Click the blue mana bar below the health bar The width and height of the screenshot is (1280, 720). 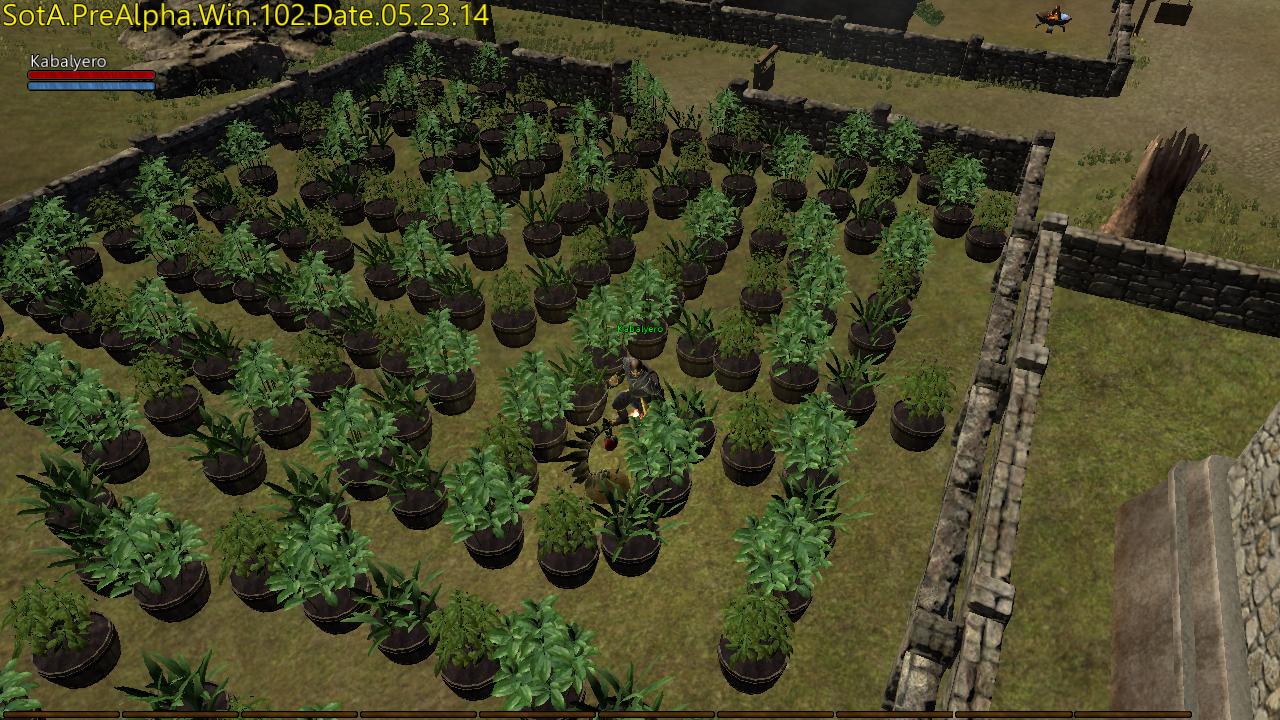tap(90, 87)
